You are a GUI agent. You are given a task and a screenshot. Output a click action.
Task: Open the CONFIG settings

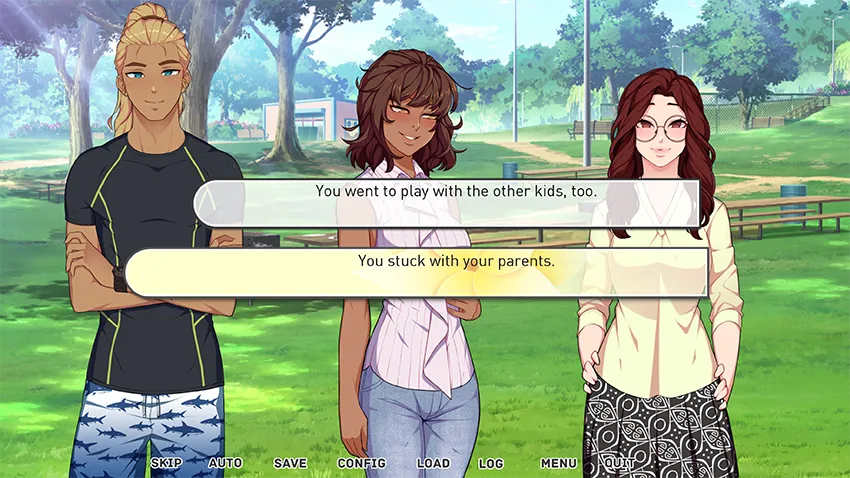[361, 464]
